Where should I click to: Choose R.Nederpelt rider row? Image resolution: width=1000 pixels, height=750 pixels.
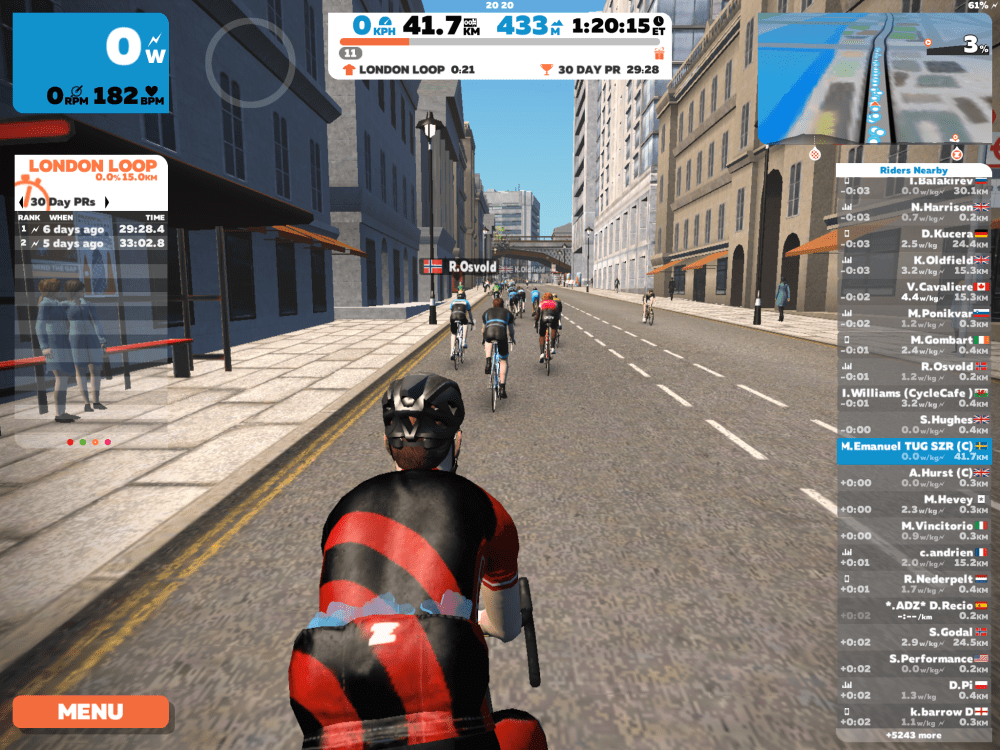coord(913,584)
